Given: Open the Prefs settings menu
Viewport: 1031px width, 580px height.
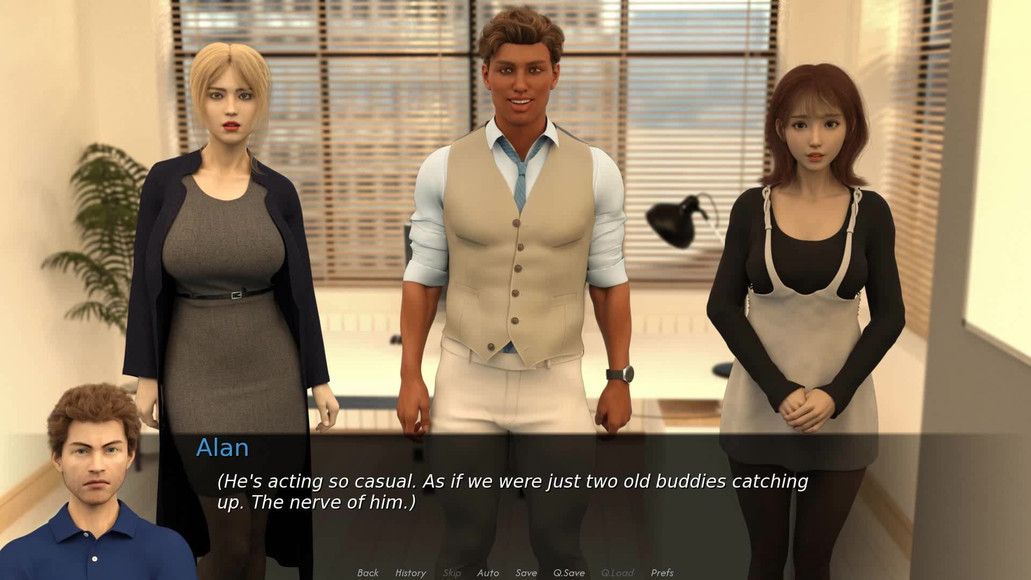Looking at the screenshot, I should point(662,573).
